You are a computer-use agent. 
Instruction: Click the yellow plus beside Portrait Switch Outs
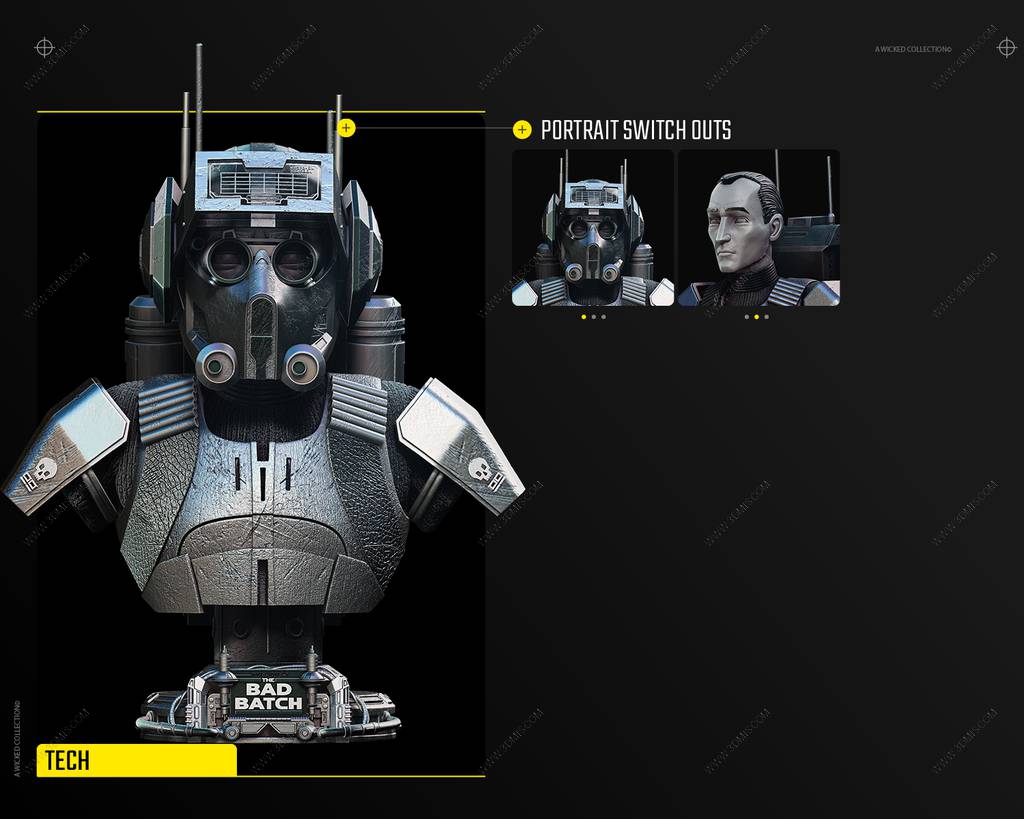(522, 129)
